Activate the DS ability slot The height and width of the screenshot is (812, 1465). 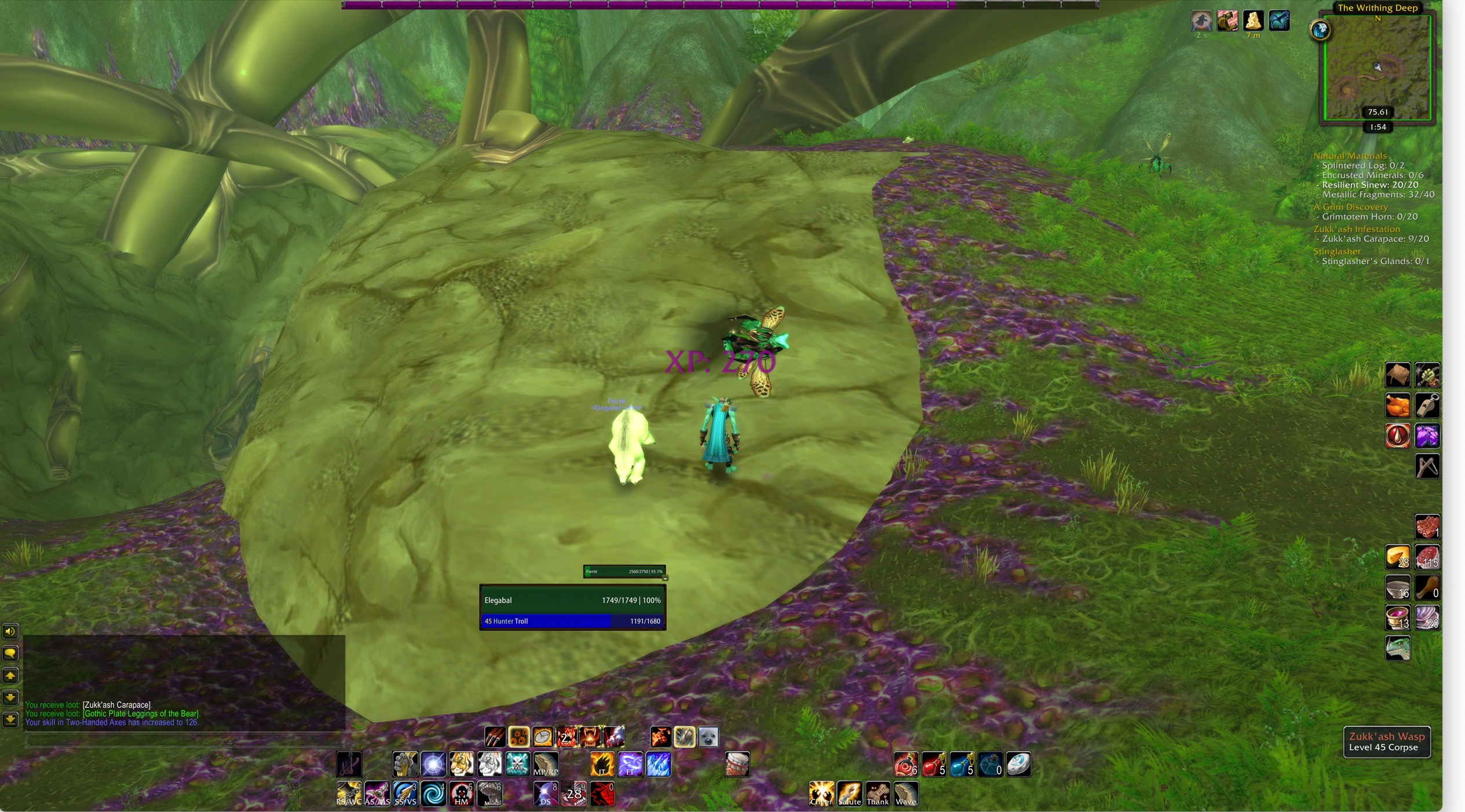pos(546,793)
